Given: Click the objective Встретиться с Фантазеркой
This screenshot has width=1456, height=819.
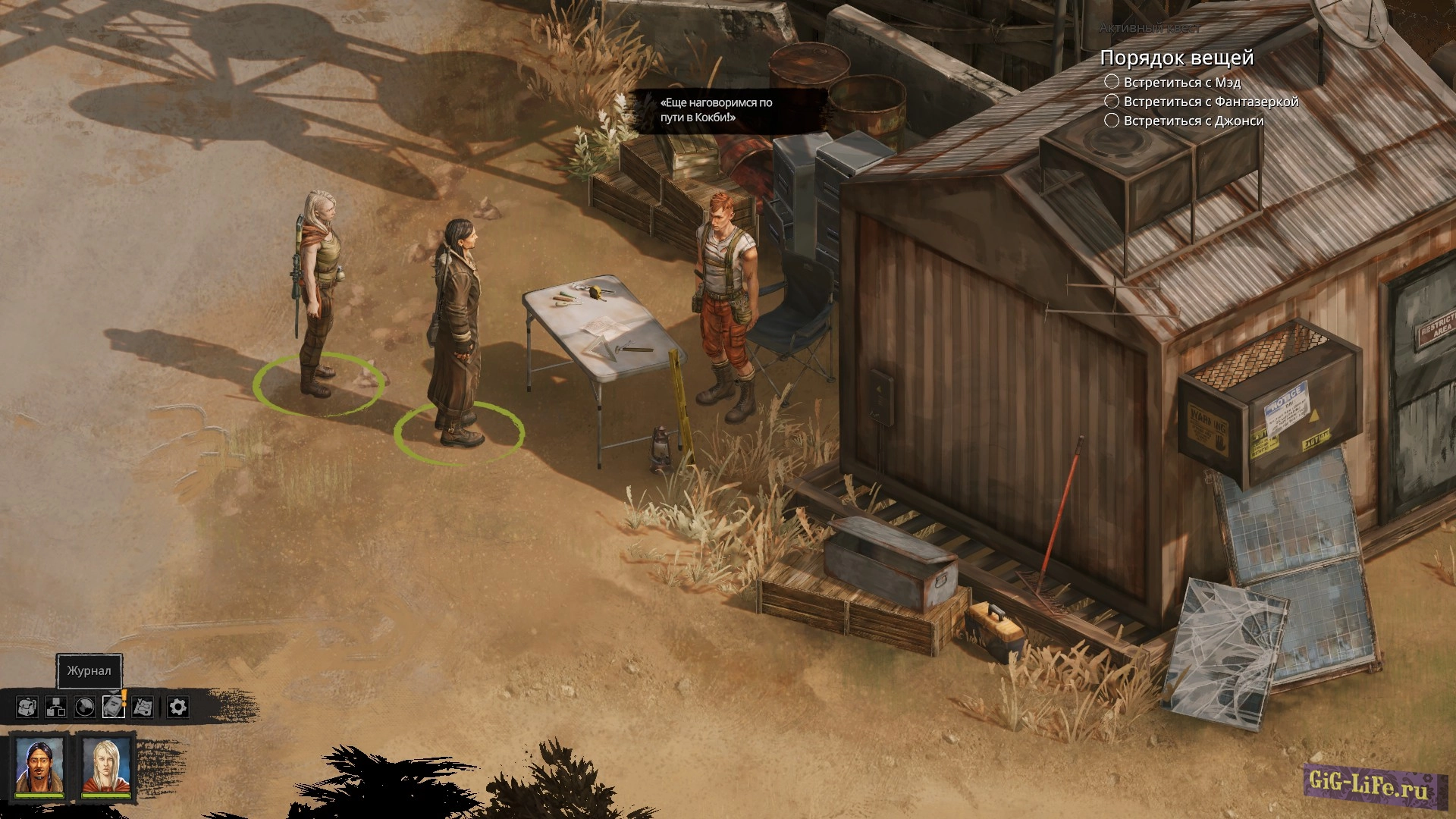Looking at the screenshot, I should pos(1210,101).
